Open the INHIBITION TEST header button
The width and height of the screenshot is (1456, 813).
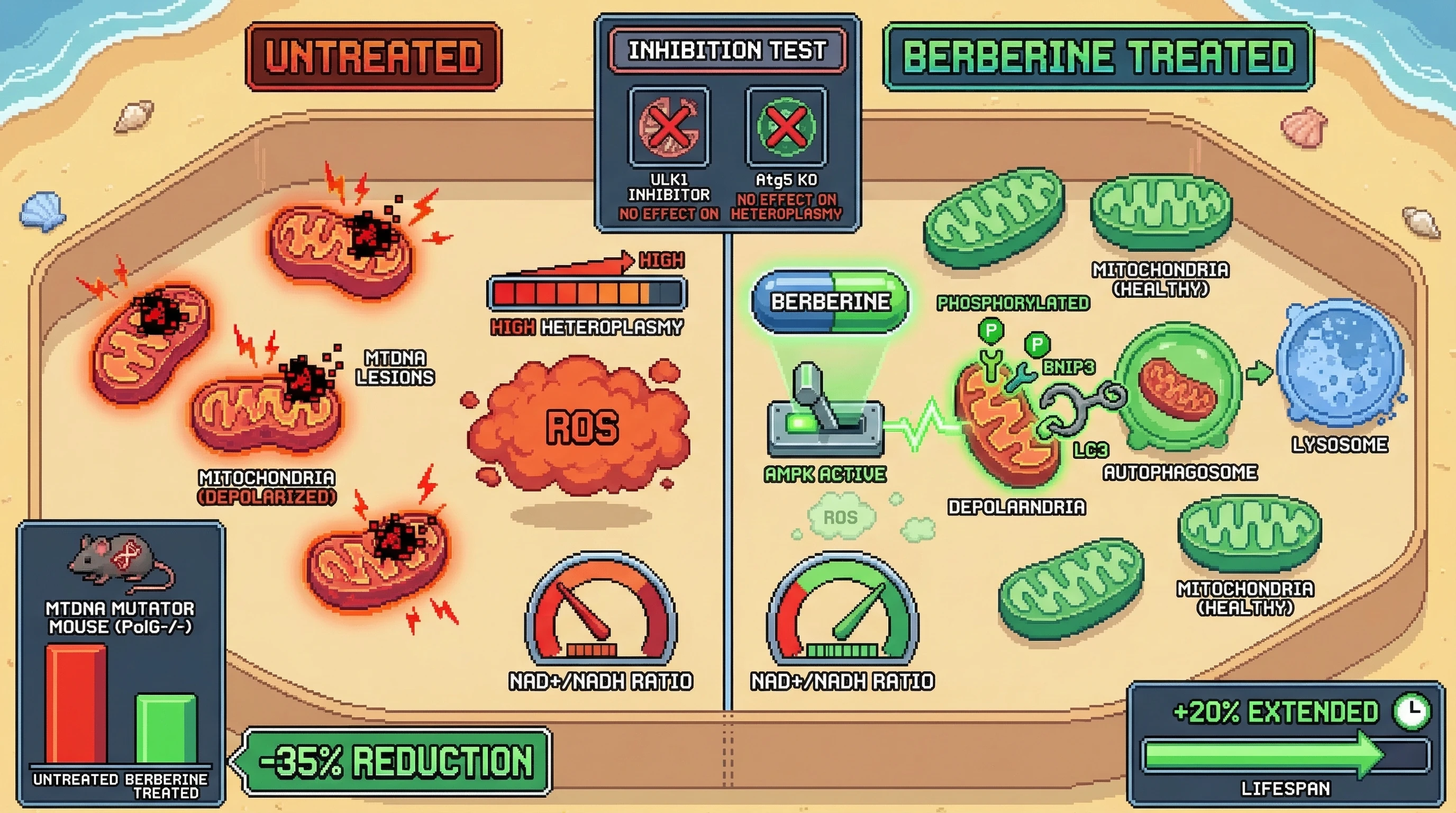point(727,50)
